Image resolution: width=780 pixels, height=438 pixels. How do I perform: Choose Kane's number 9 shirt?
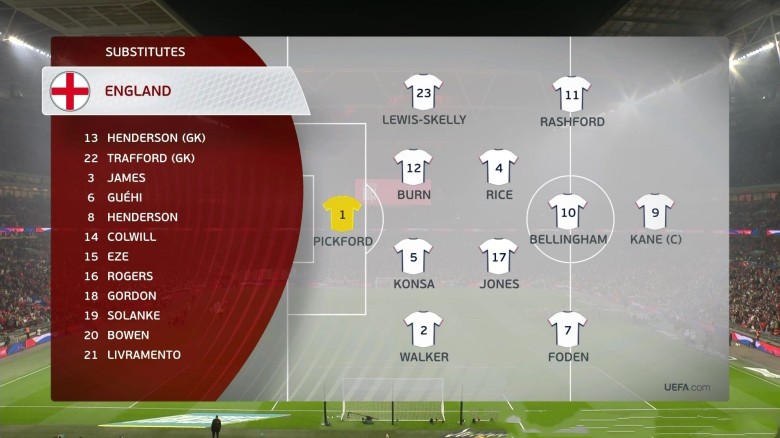pos(655,211)
